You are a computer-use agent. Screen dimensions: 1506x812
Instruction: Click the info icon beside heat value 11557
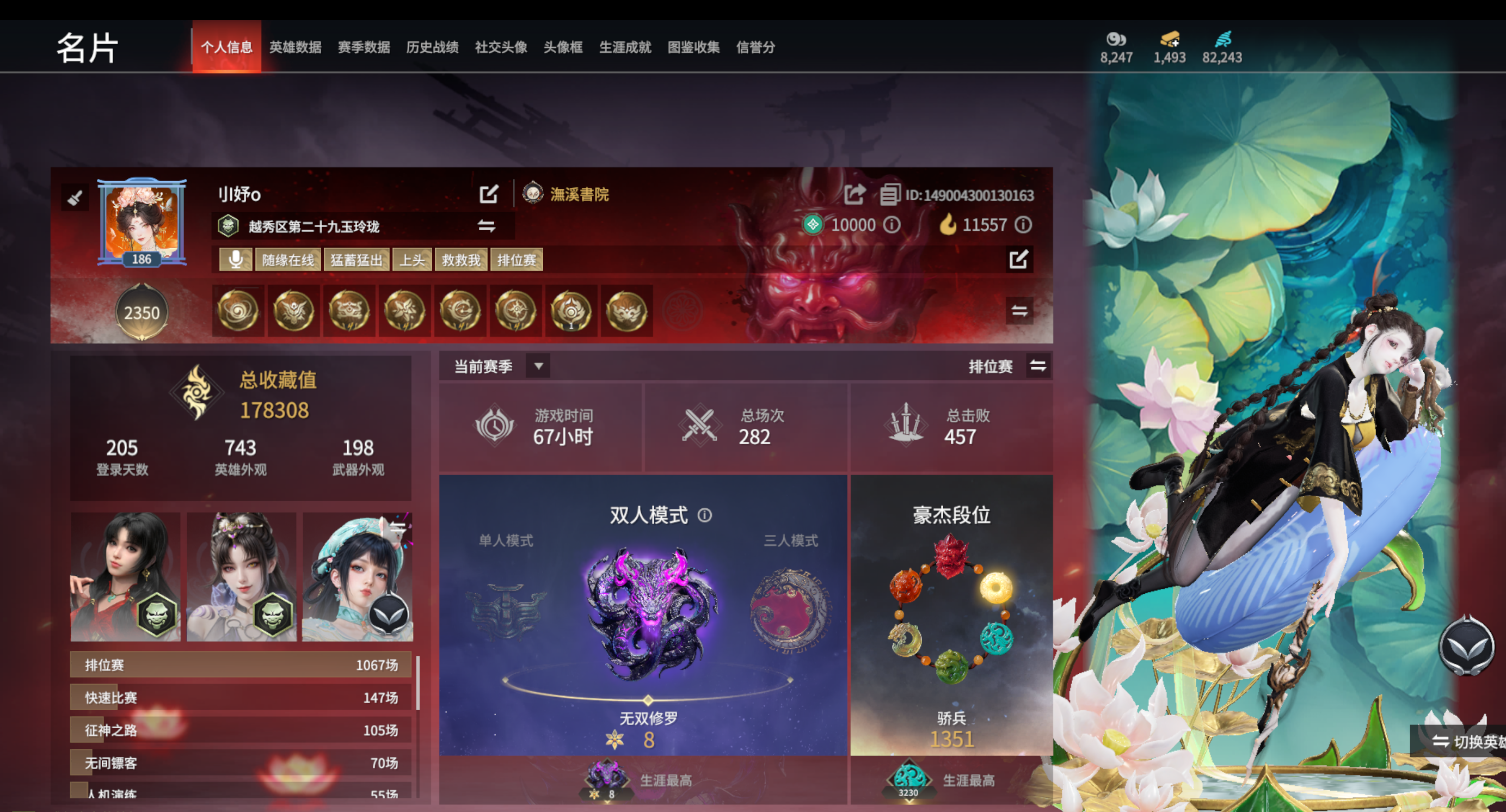(1024, 225)
